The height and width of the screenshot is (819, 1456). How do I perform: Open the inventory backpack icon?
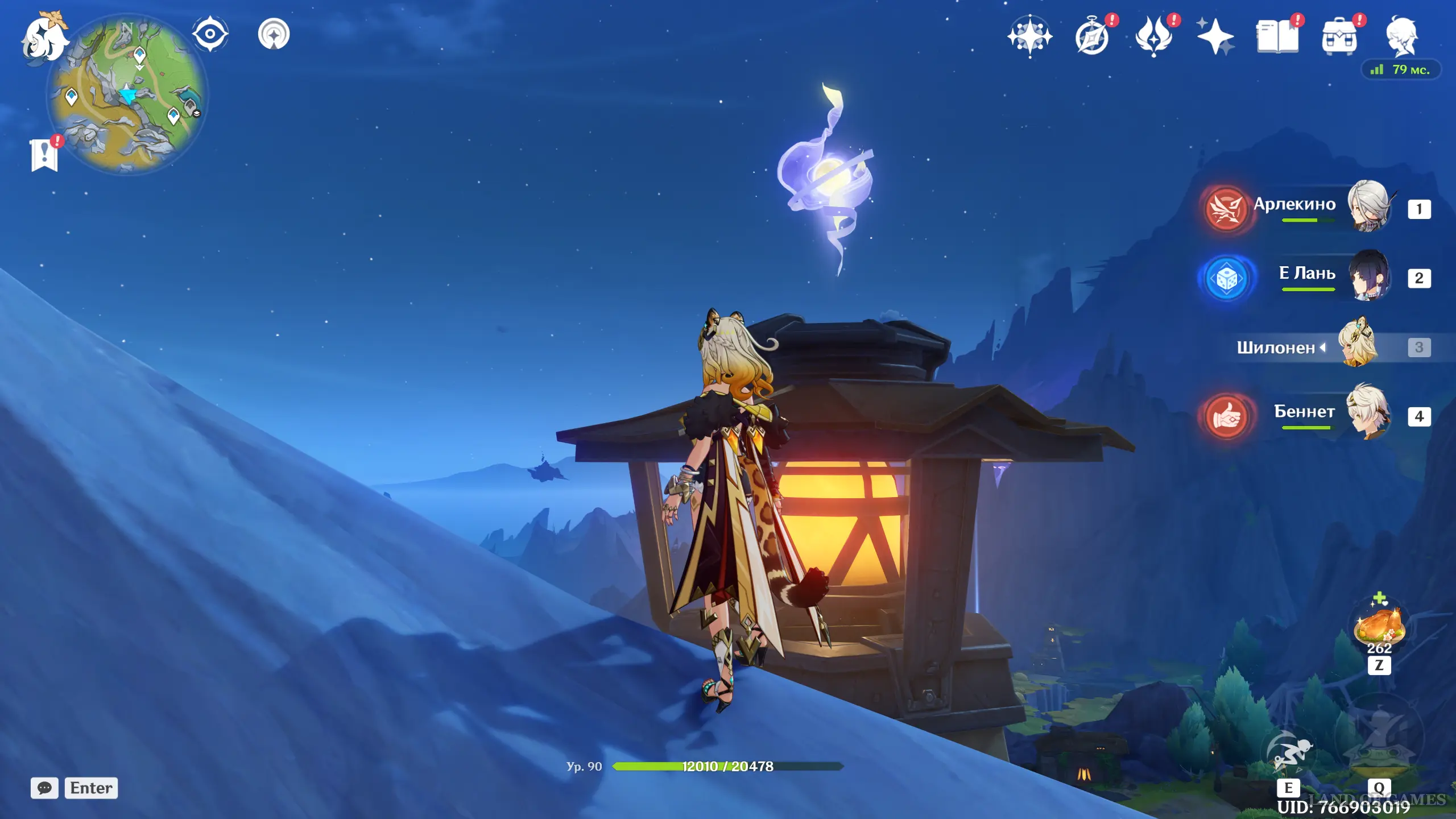click(x=1339, y=38)
